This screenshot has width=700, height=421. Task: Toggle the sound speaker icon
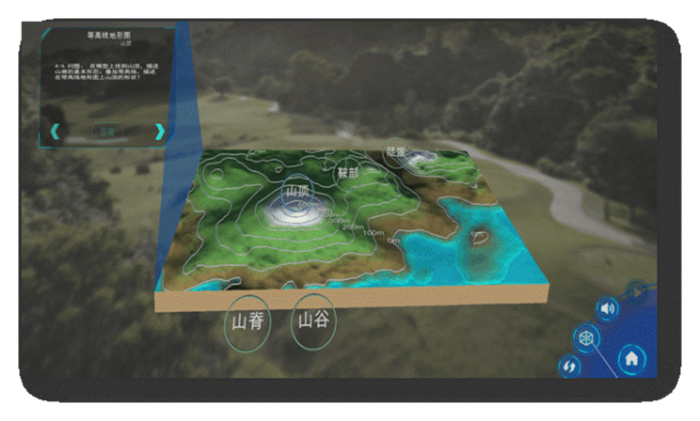(x=607, y=310)
